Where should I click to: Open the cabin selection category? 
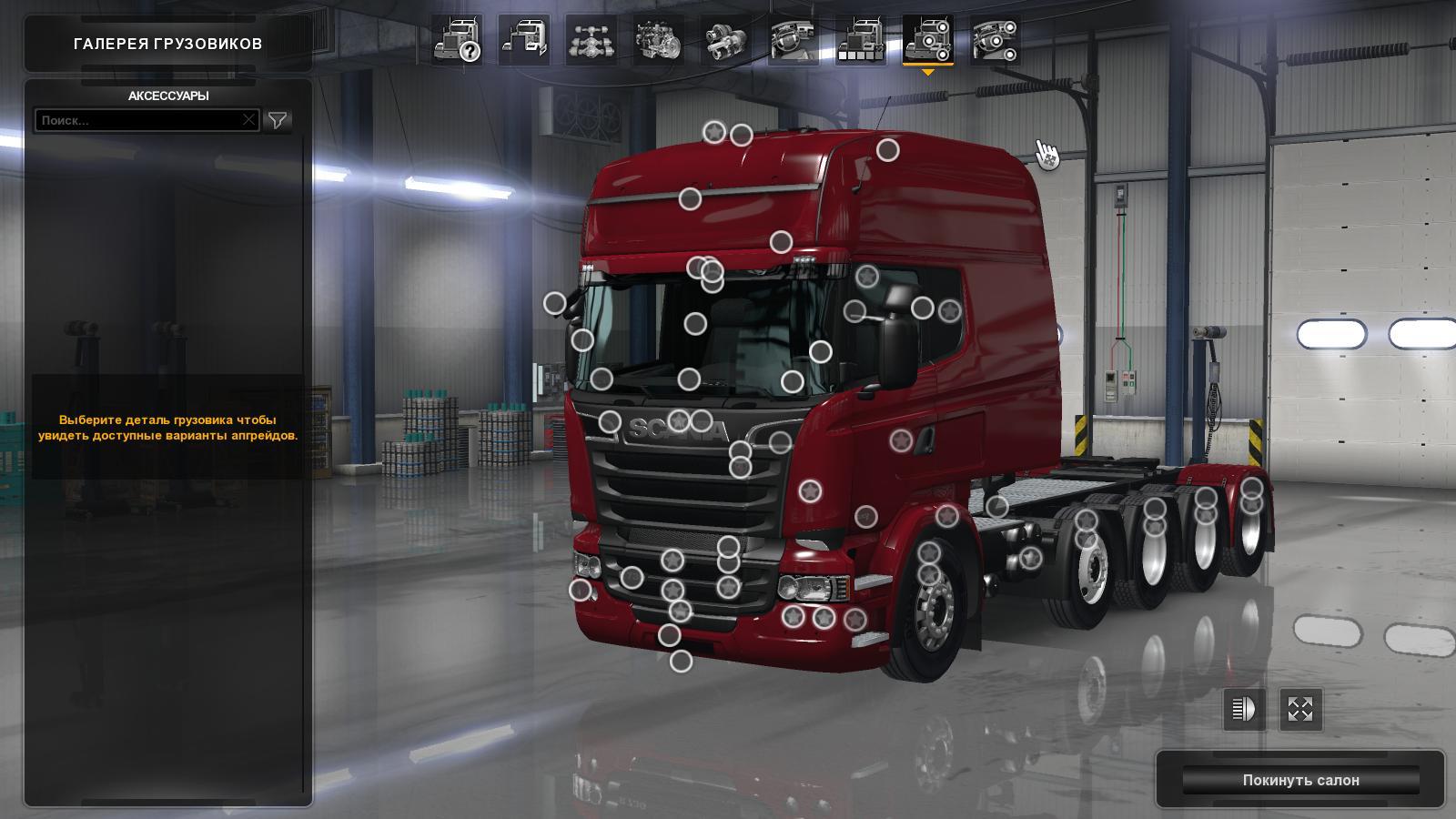[526, 41]
